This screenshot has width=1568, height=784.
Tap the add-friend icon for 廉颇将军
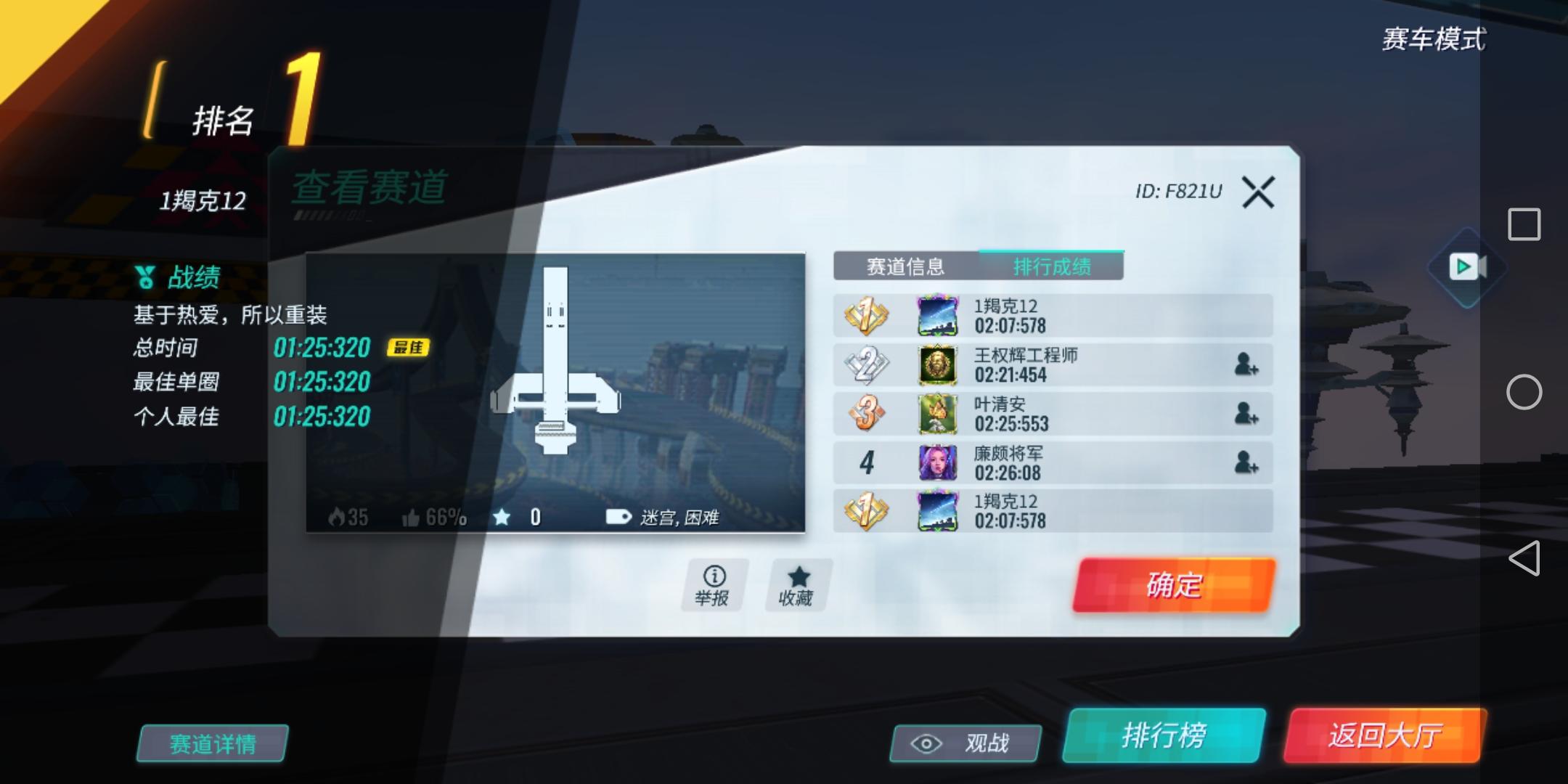pyautogui.click(x=1250, y=463)
